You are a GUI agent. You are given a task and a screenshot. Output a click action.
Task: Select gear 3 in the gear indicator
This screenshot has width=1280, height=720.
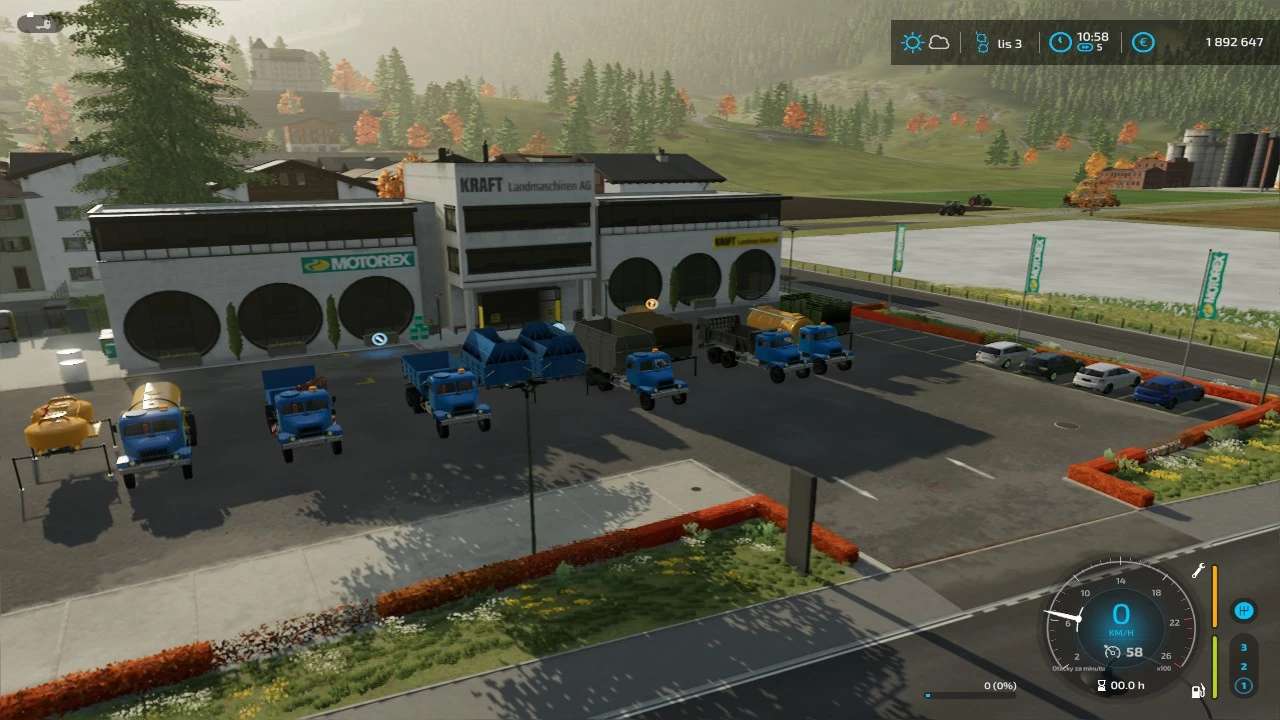1244,647
